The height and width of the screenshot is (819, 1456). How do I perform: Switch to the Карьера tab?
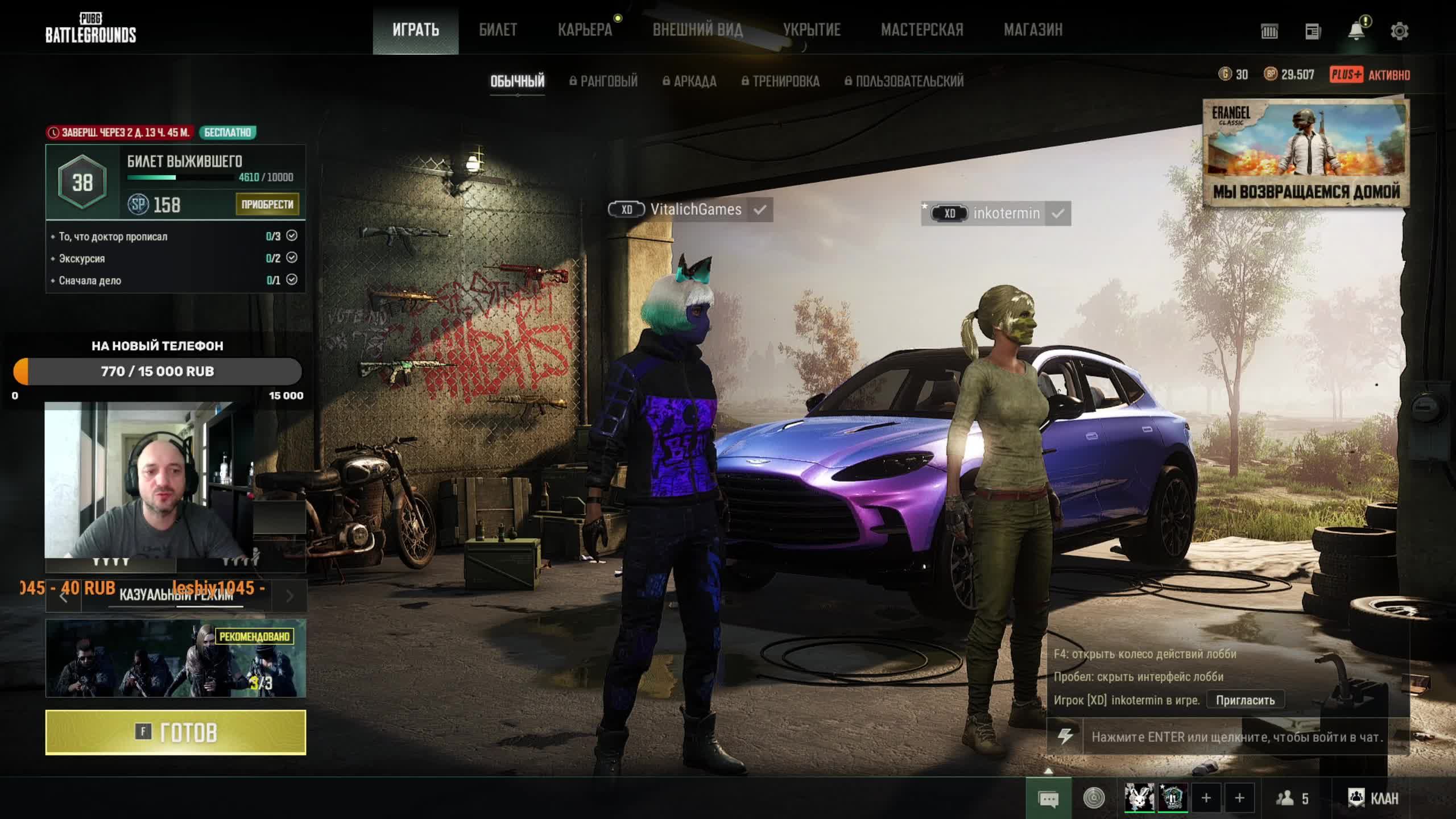tap(585, 30)
